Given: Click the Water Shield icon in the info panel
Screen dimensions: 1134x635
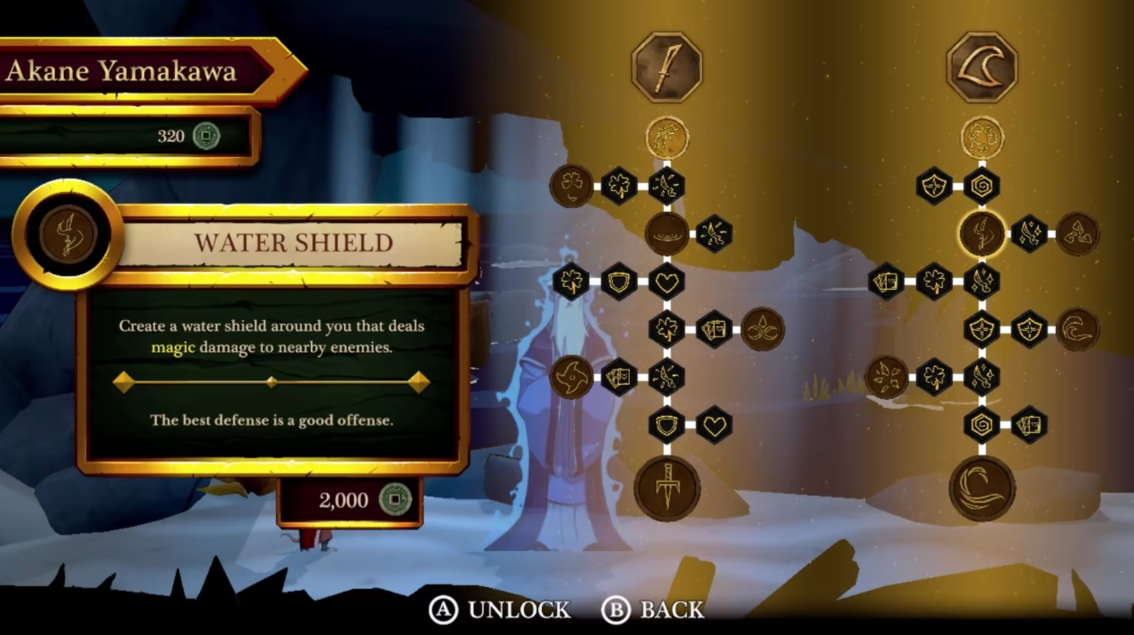Looking at the screenshot, I should point(68,236).
